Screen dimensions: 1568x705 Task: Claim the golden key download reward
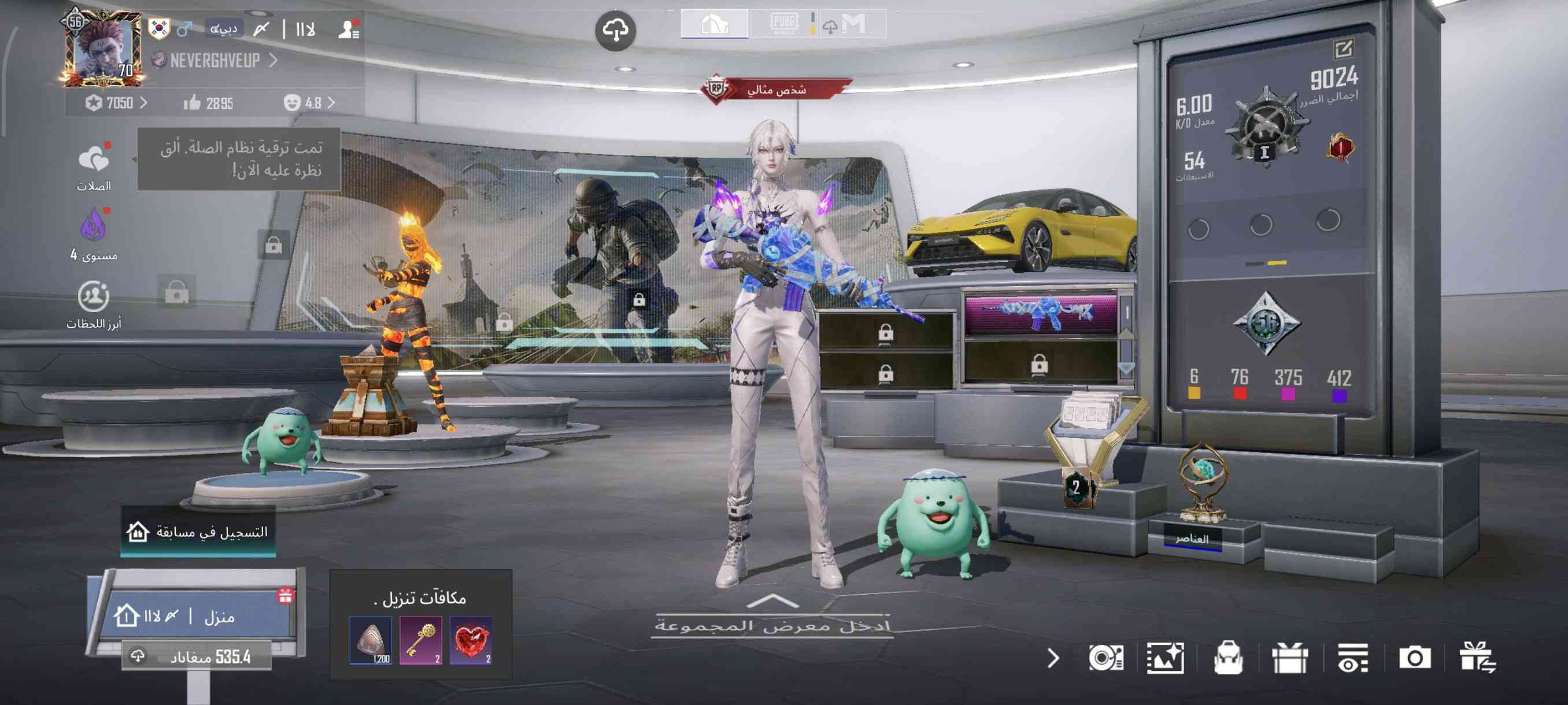(x=420, y=640)
